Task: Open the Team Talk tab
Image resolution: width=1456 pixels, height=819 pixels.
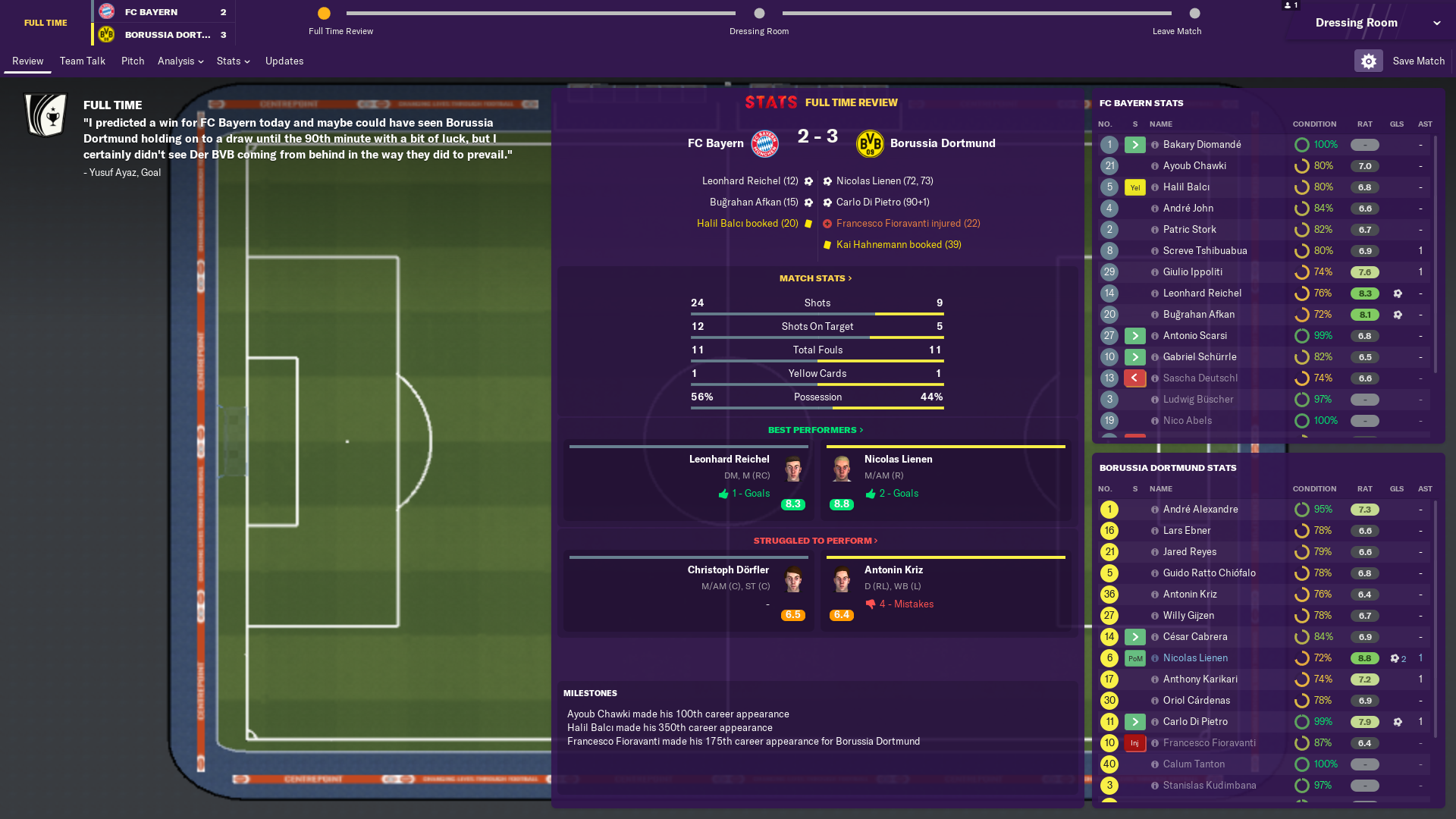Action: point(82,61)
